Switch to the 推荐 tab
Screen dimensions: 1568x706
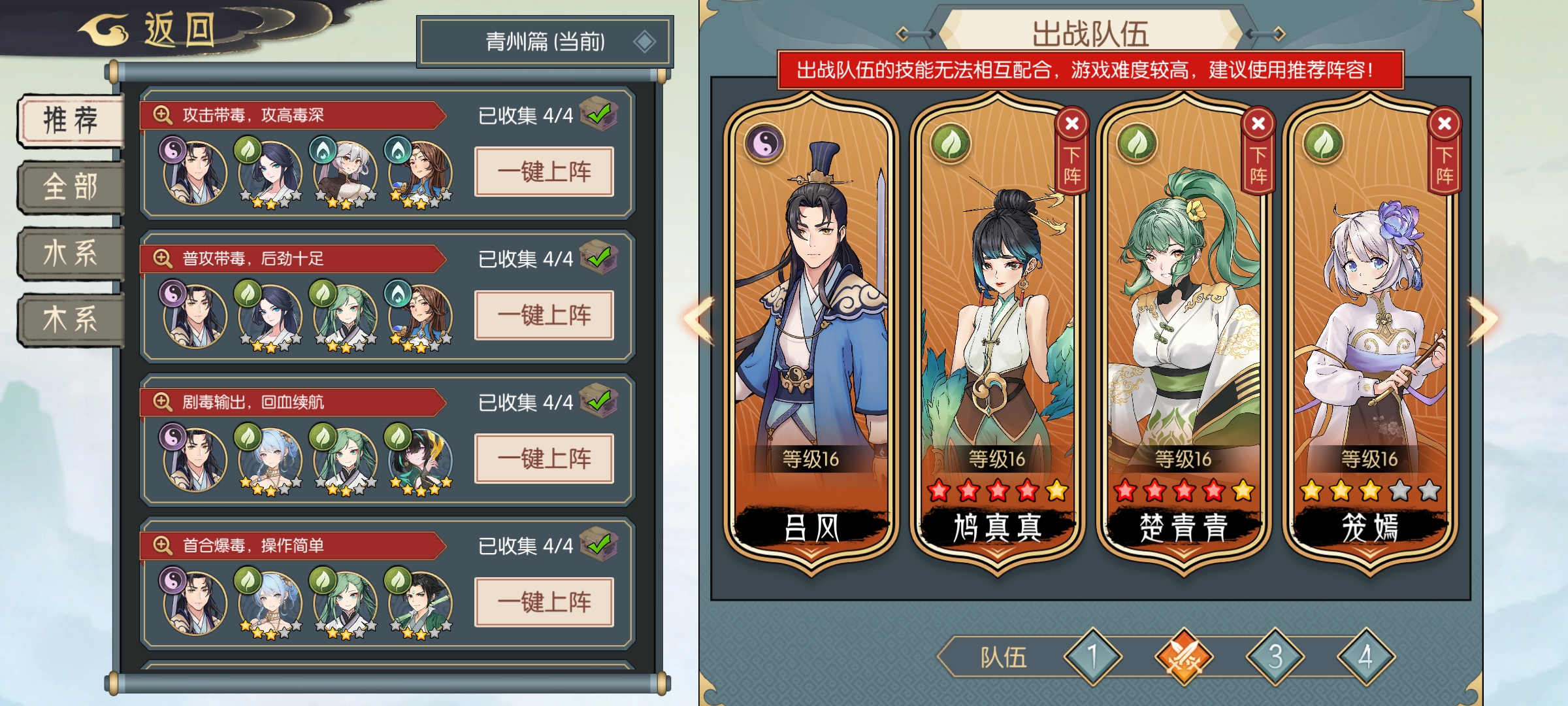[x=71, y=120]
